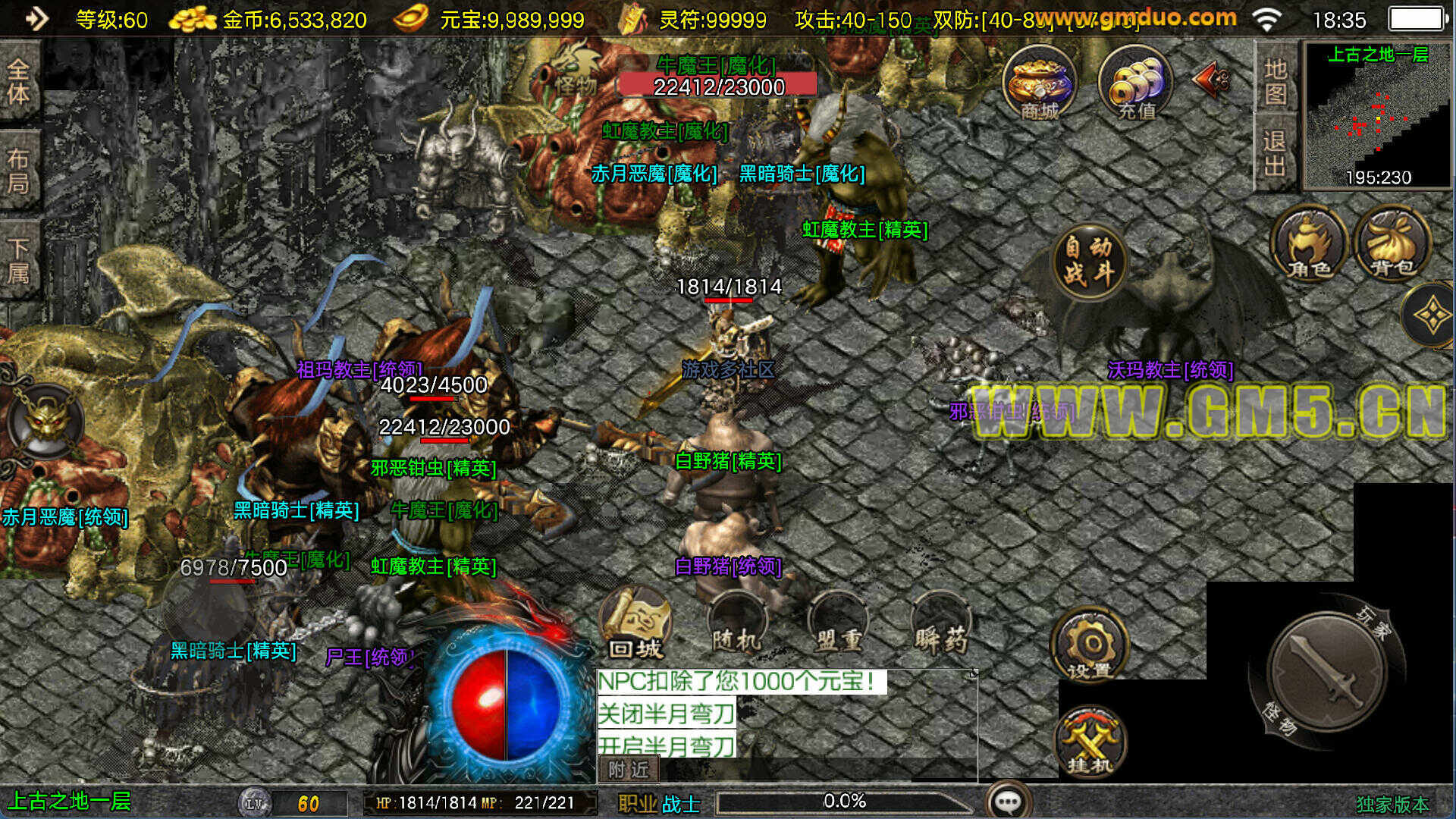The image size is (1456, 819).
Task: Toggle 自动战斗 auto battle
Action: (x=1089, y=260)
